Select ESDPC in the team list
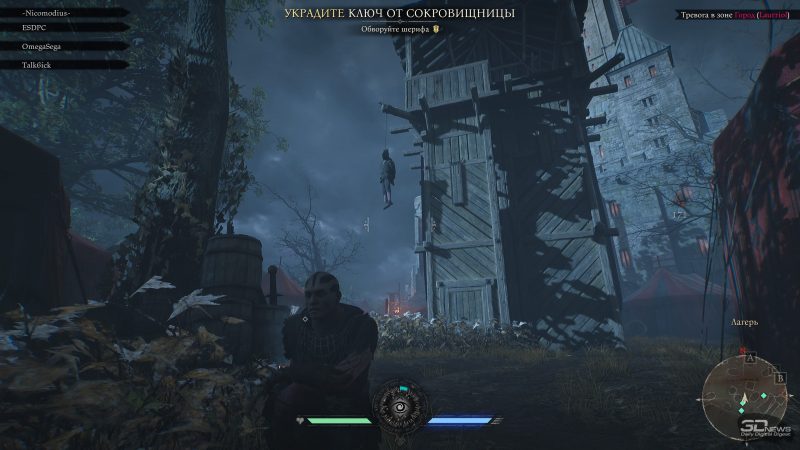This screenshot has height=450, width=800. click(x=35, y=29)
